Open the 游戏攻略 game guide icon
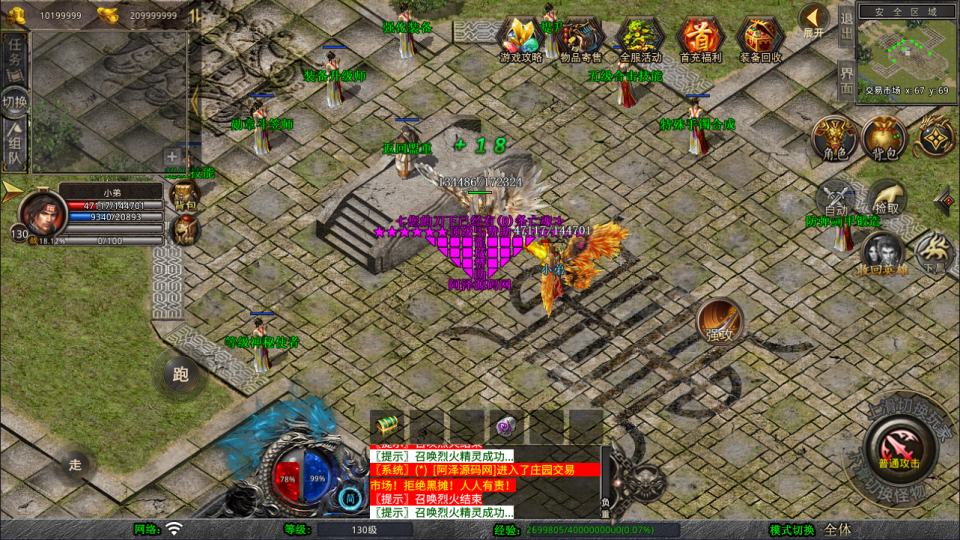Image resolution: width=960 pixels, height=540 pixels. [x=521, y=39]
